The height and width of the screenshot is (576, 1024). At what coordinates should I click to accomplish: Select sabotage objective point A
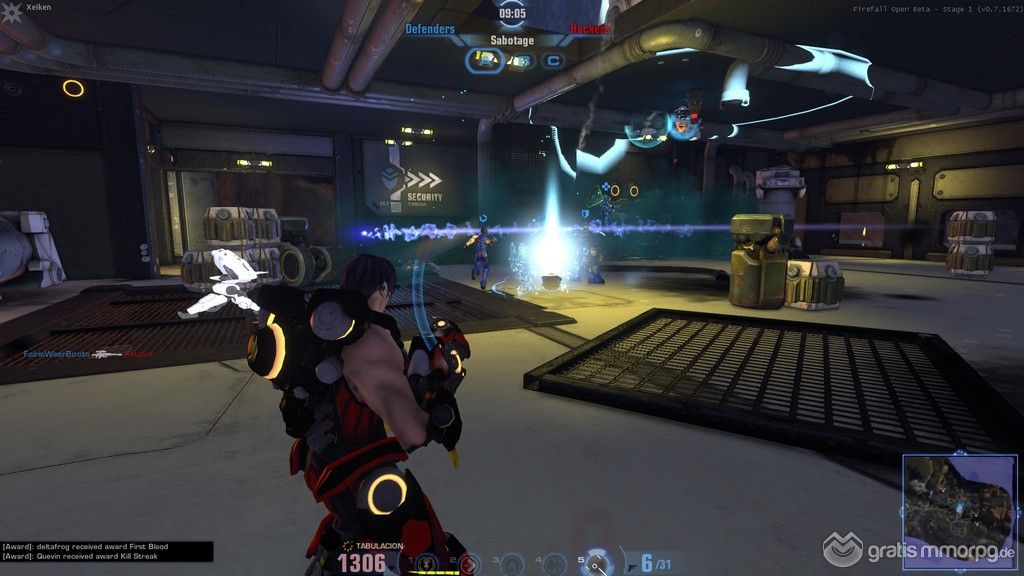click(x=487, y=61)
